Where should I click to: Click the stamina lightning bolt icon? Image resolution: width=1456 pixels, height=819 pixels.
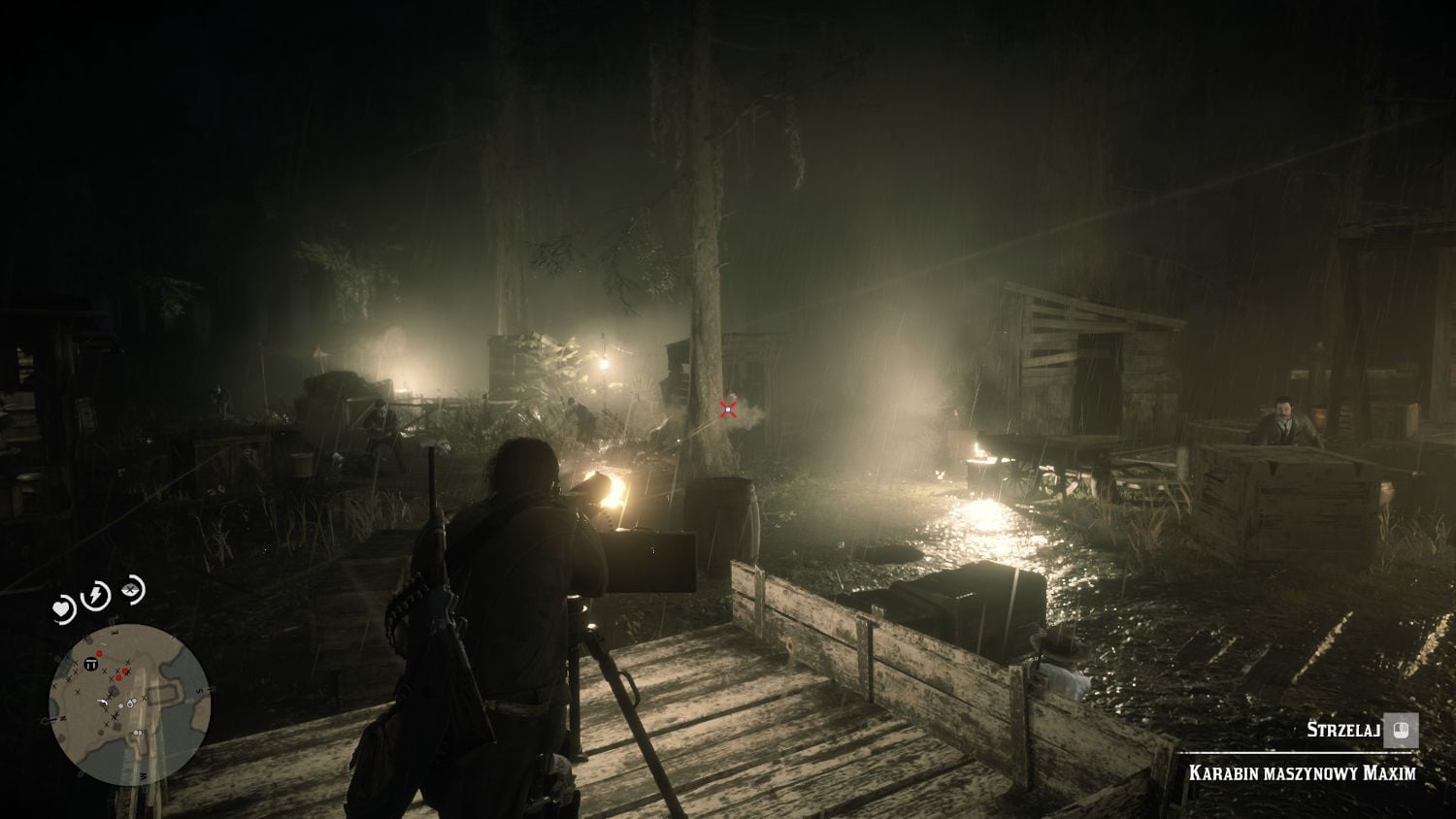pos(94,594)
